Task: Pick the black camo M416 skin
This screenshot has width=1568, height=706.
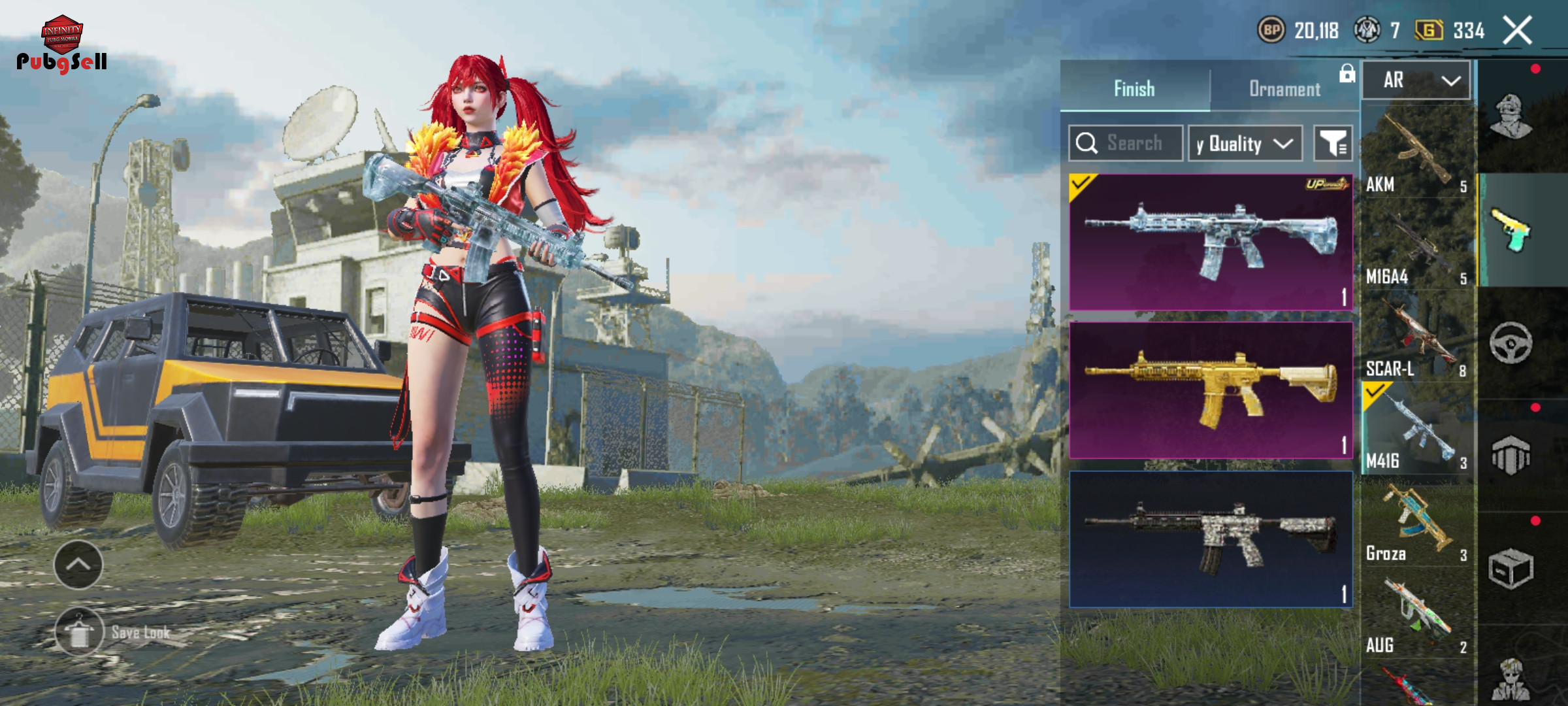Action: (x=1210, y=539)
